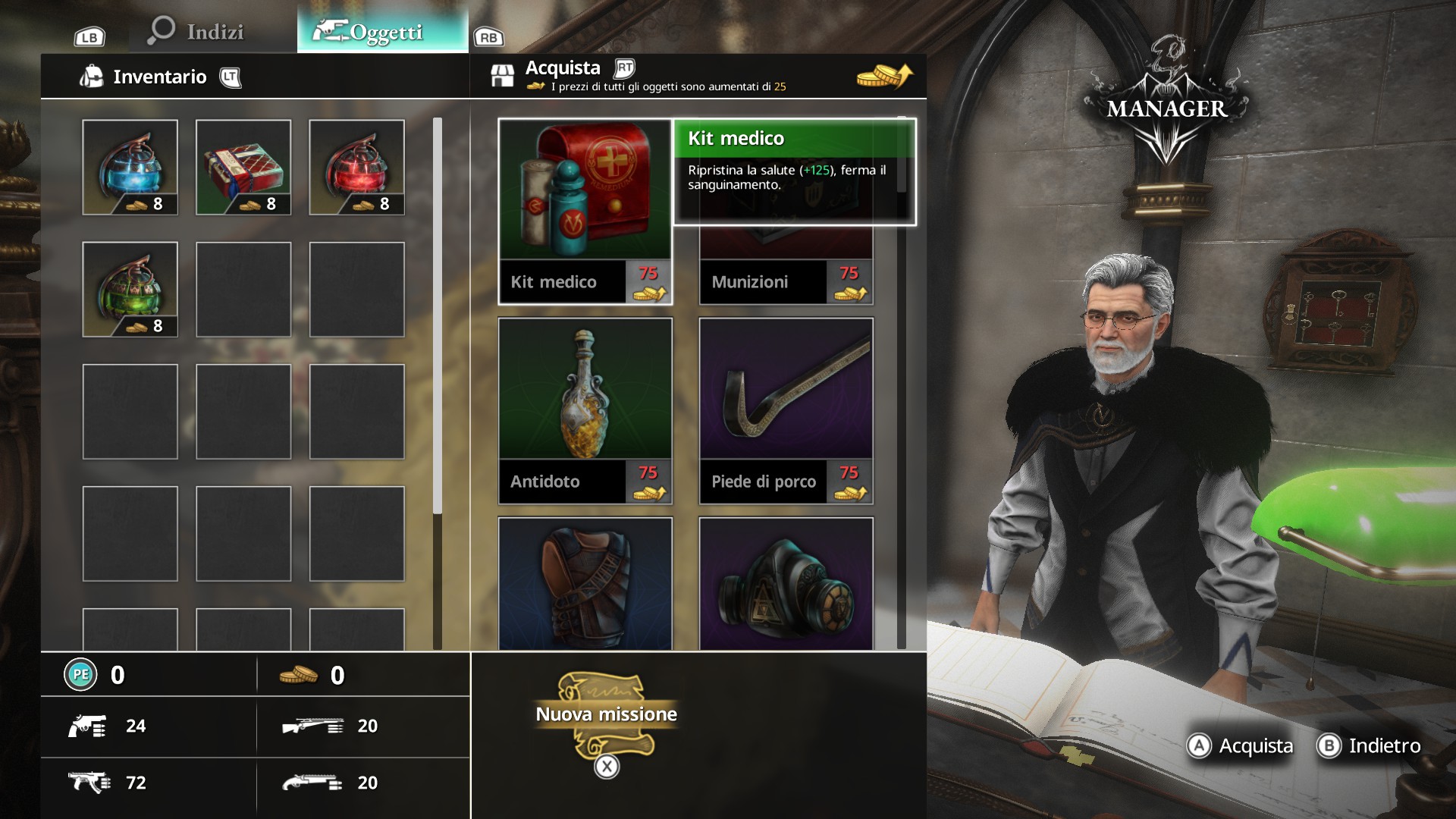Select the red box inventory slot

point(243,167)
